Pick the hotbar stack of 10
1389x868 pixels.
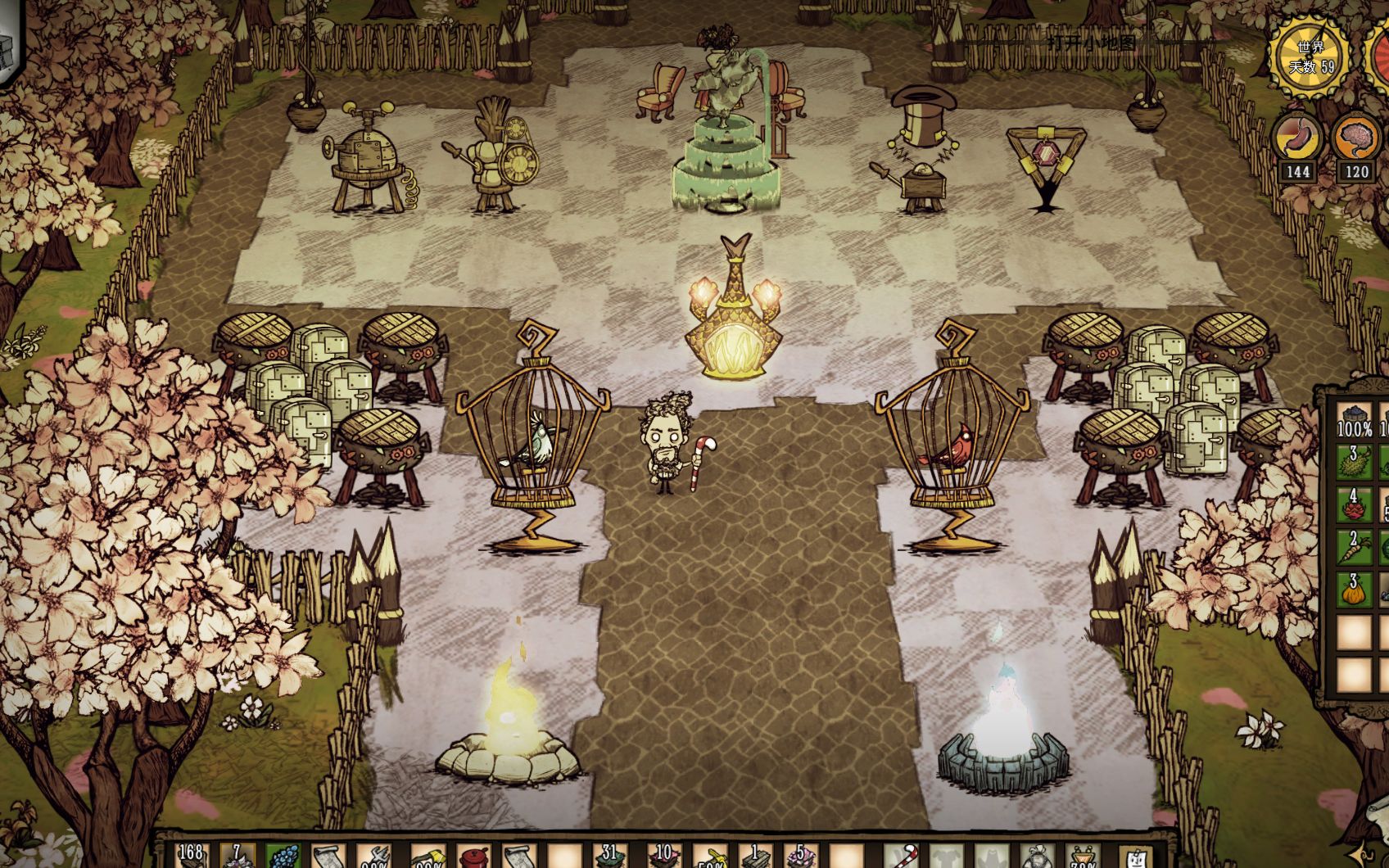click(663, 857)
